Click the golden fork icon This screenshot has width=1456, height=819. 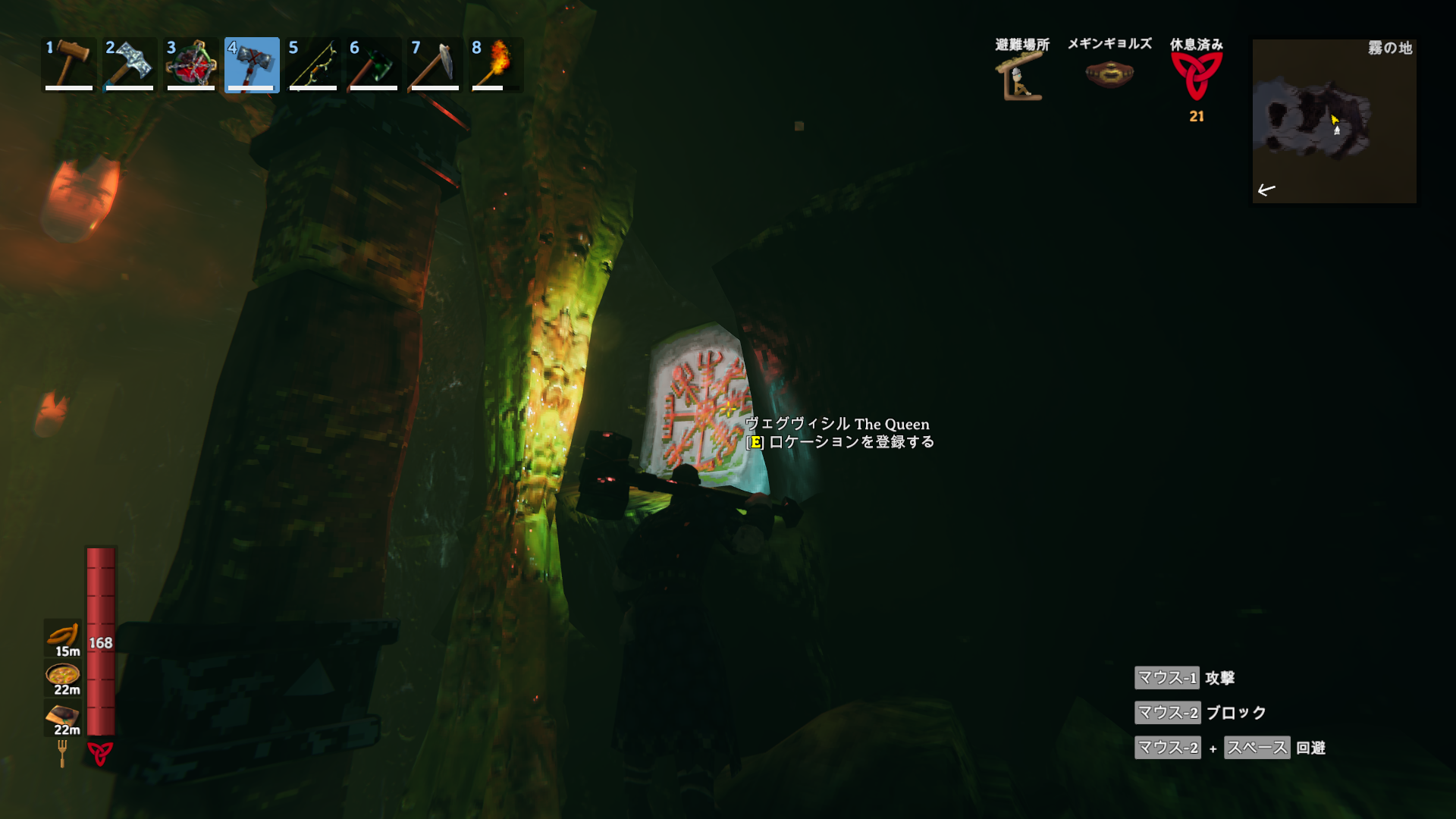pyautogui.click(x=62, y=753)
